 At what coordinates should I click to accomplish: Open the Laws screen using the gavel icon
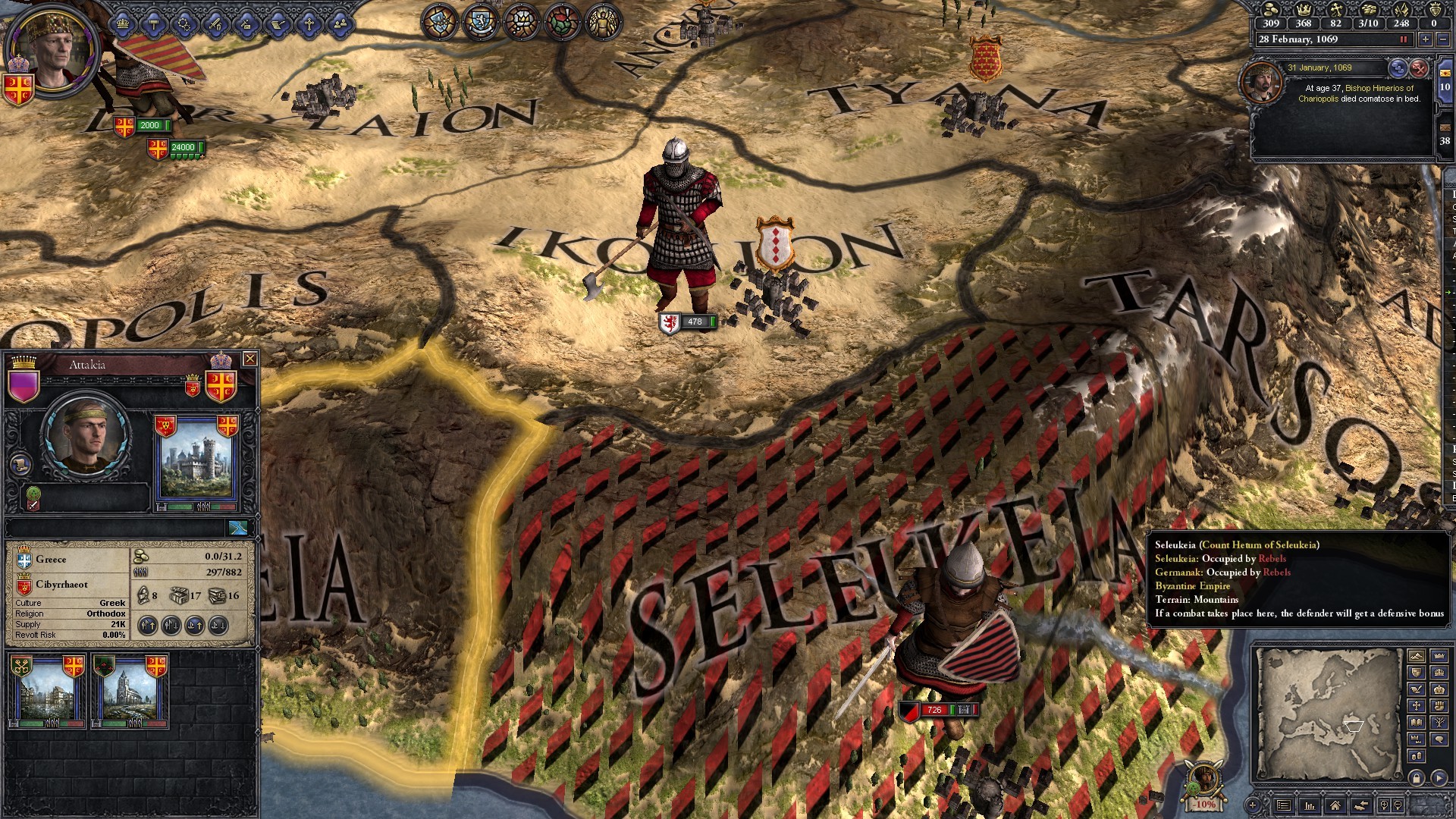click(155, 24)
